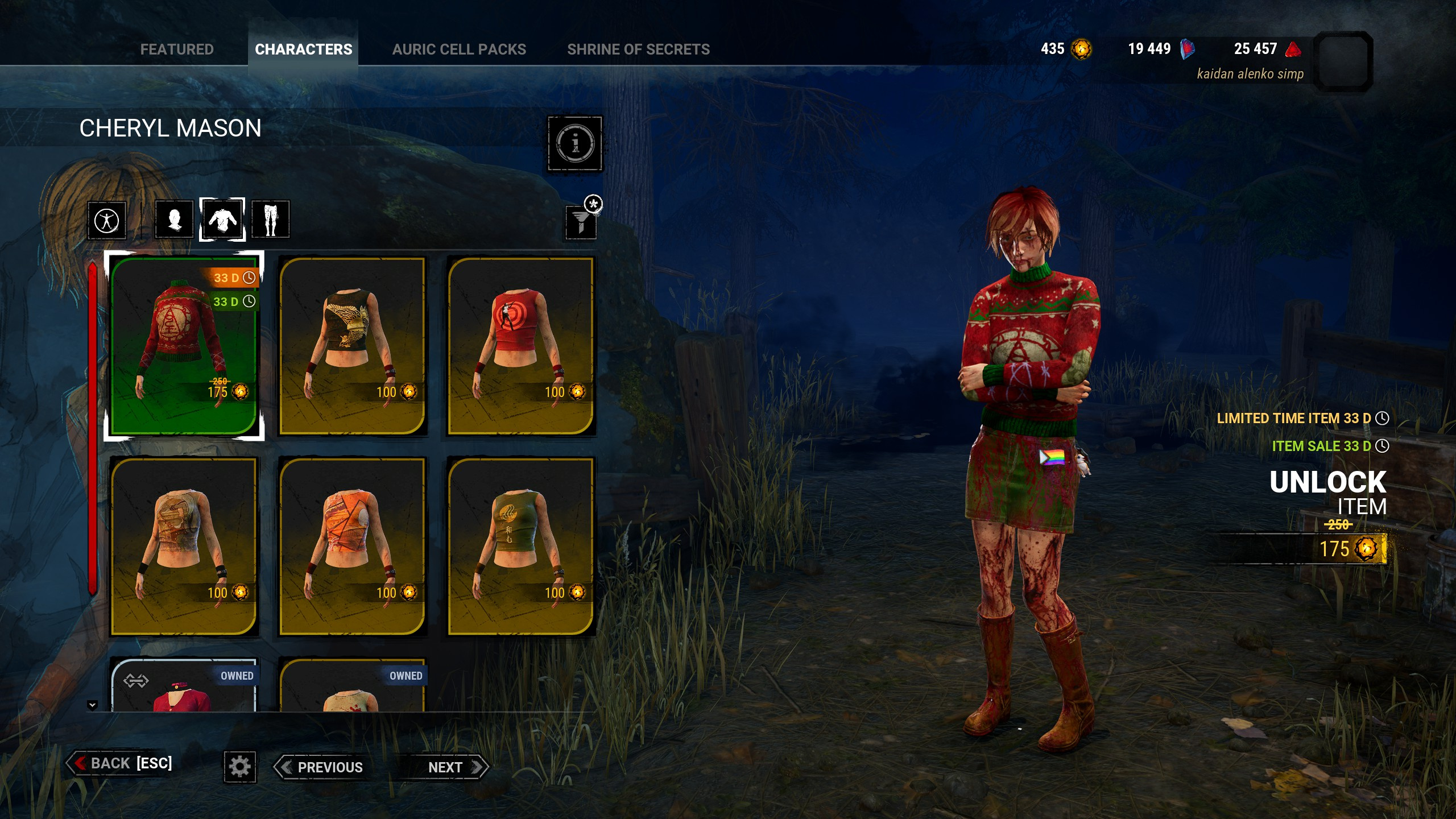Pick the black golden eagle tank top
This screenshot has width=1456, height=819.
(x=352, y=346)
